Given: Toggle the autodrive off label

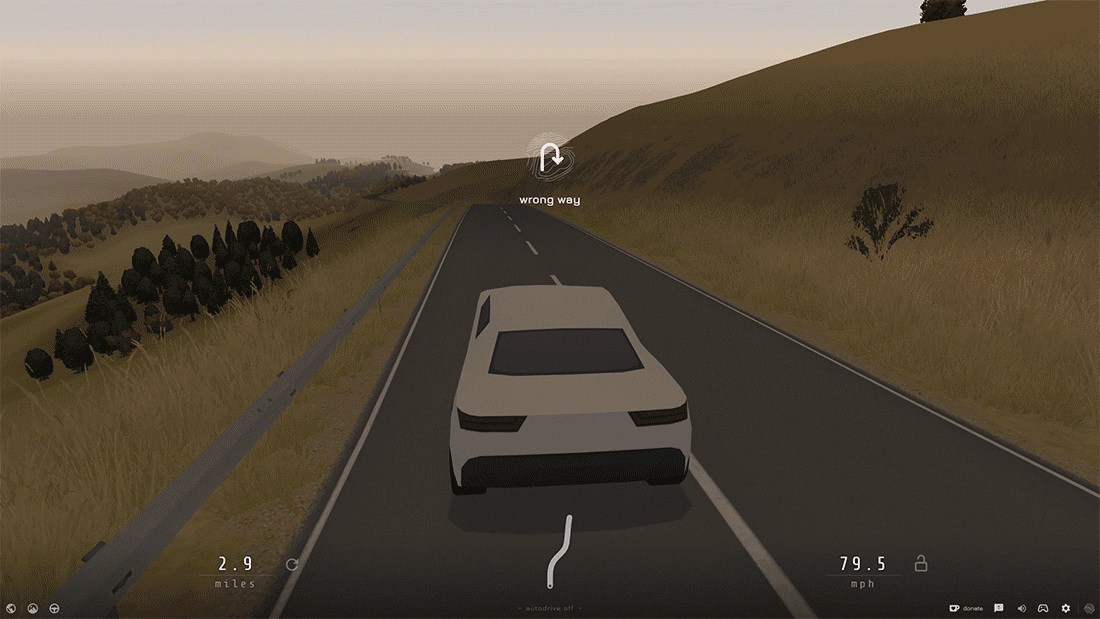Looking at the screenshot, I should pos(550,608).
